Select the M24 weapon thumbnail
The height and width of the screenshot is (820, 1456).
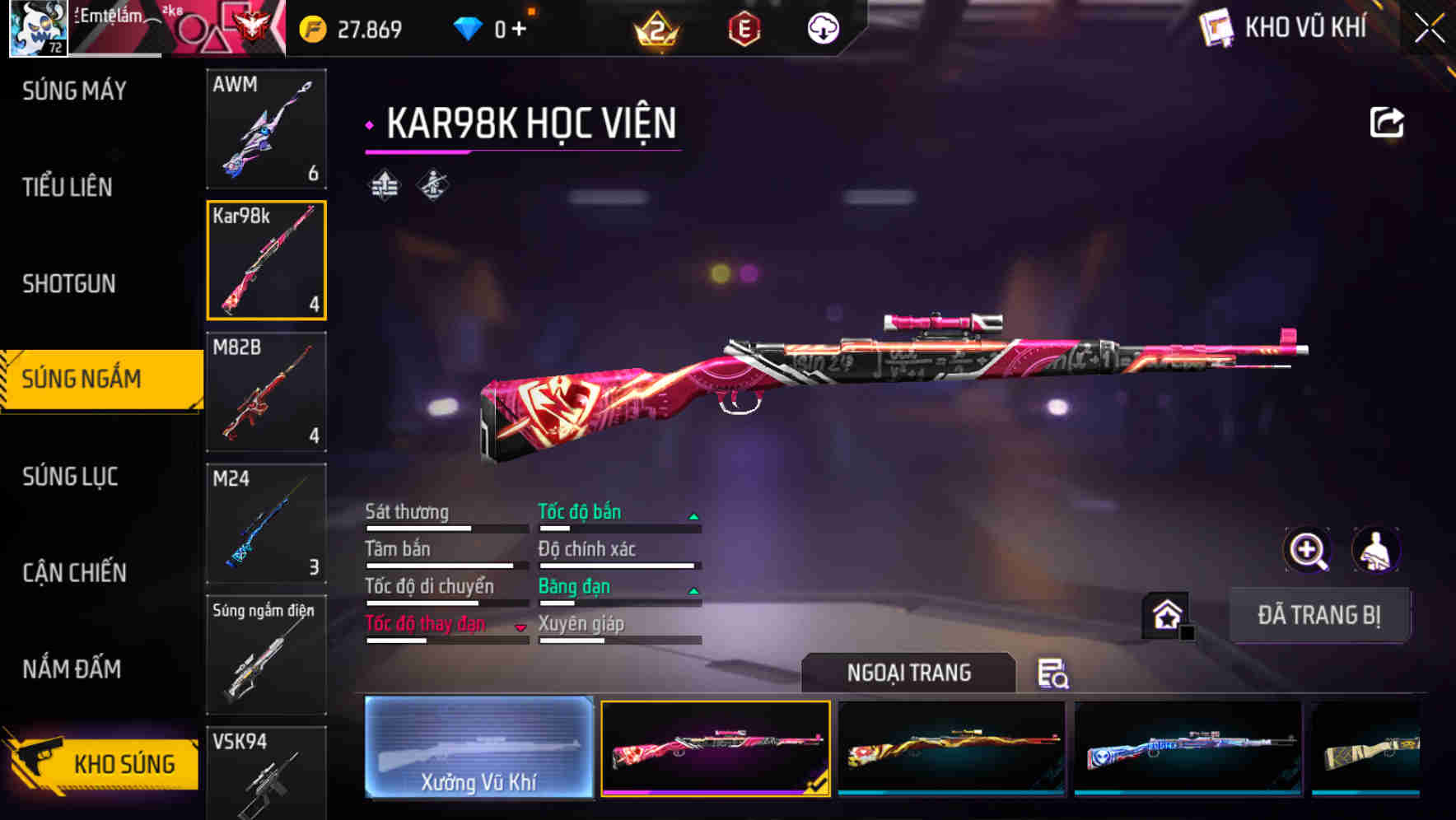(x=266, y=523)
